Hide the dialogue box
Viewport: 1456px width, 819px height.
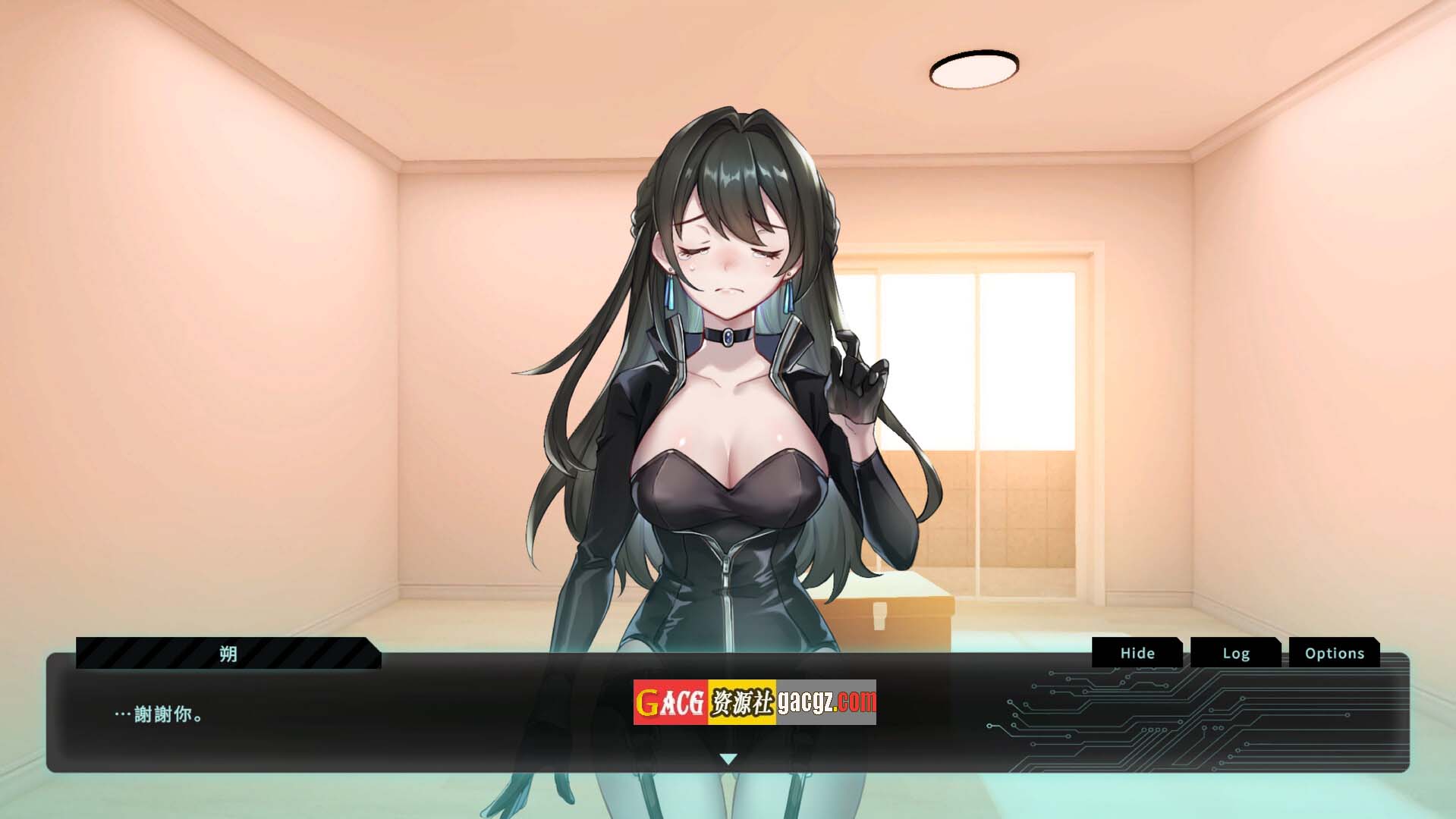[1137, 653]
